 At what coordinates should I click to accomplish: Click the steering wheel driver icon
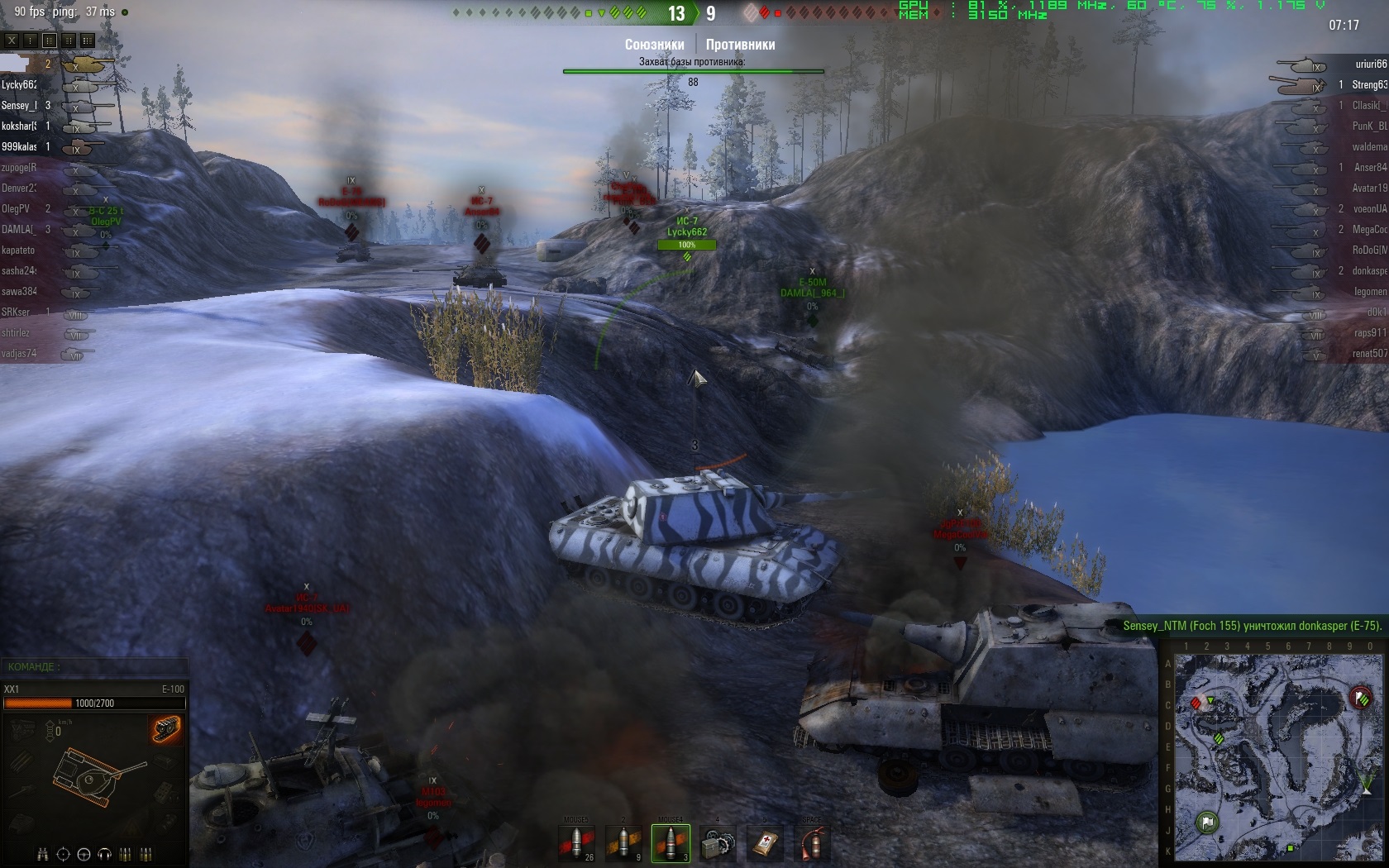point(84,854)
